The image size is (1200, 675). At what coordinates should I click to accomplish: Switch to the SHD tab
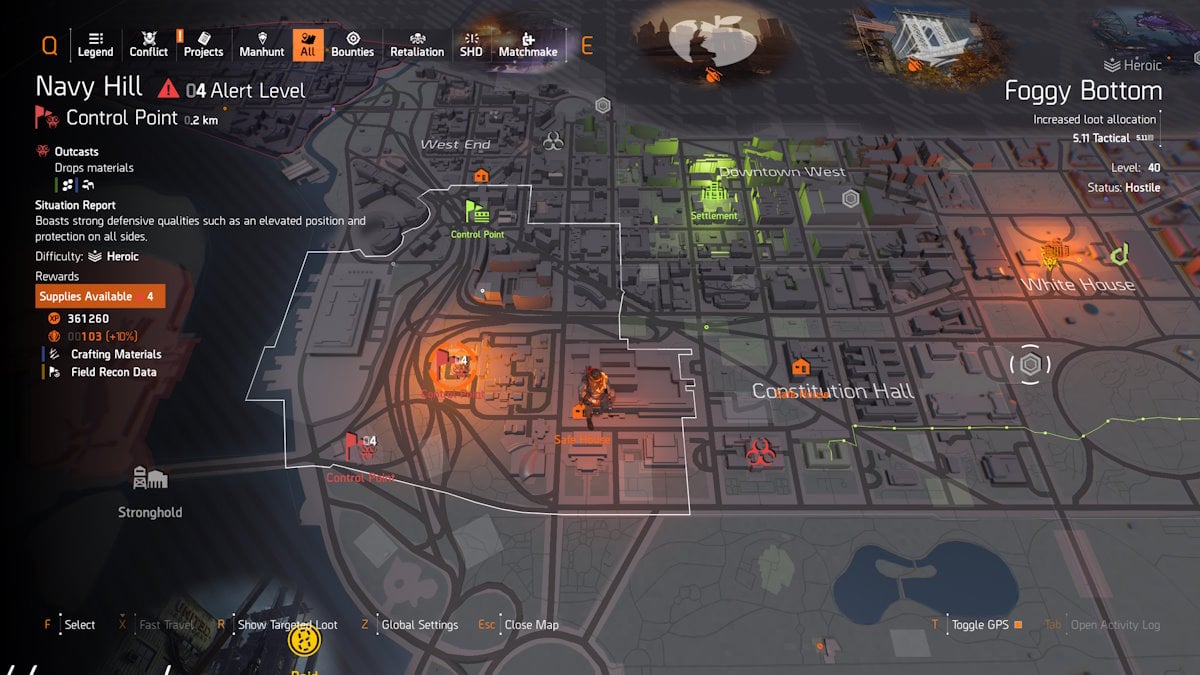[471, 44]
